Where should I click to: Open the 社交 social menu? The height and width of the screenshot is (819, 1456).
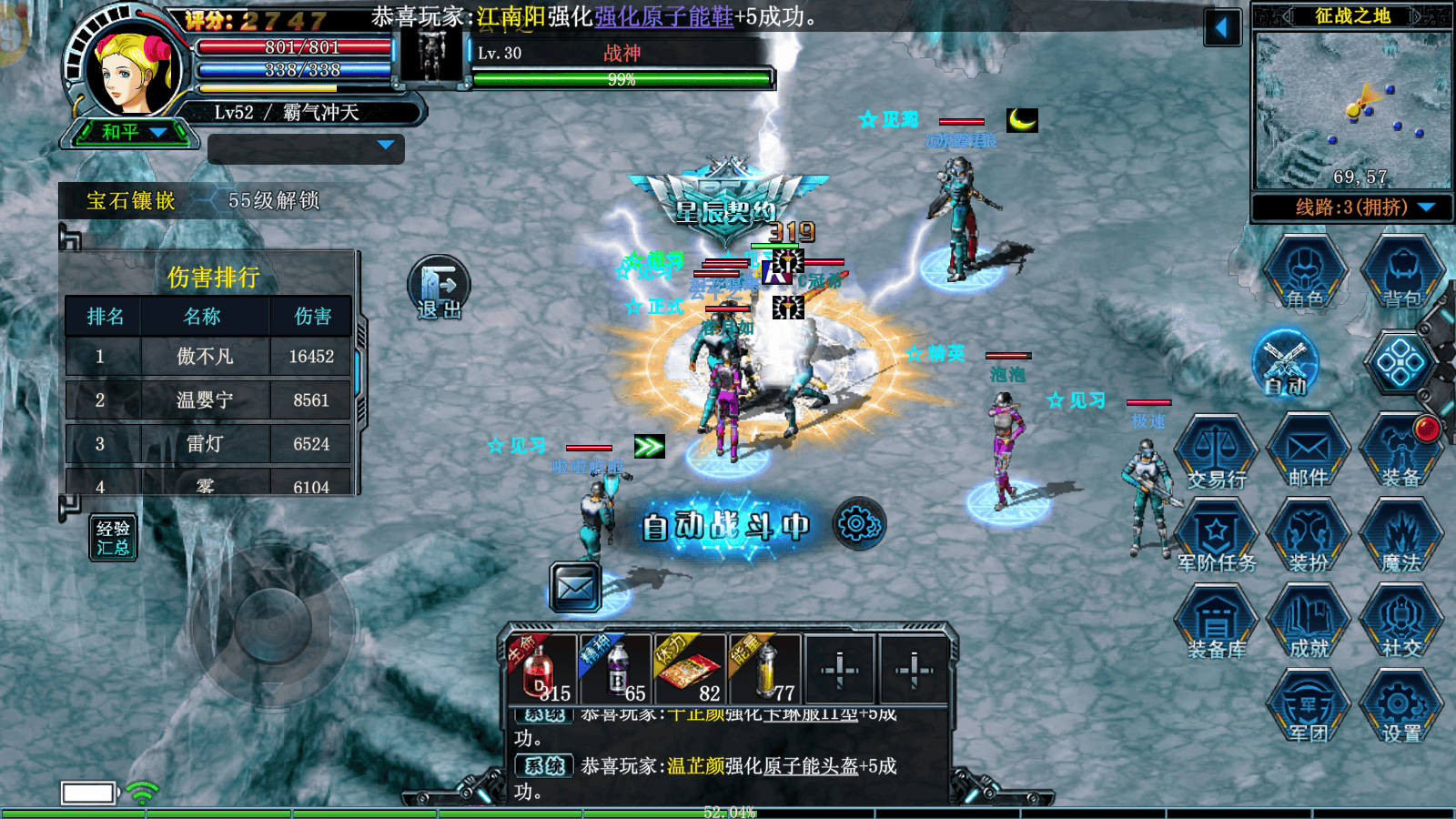1401,623
